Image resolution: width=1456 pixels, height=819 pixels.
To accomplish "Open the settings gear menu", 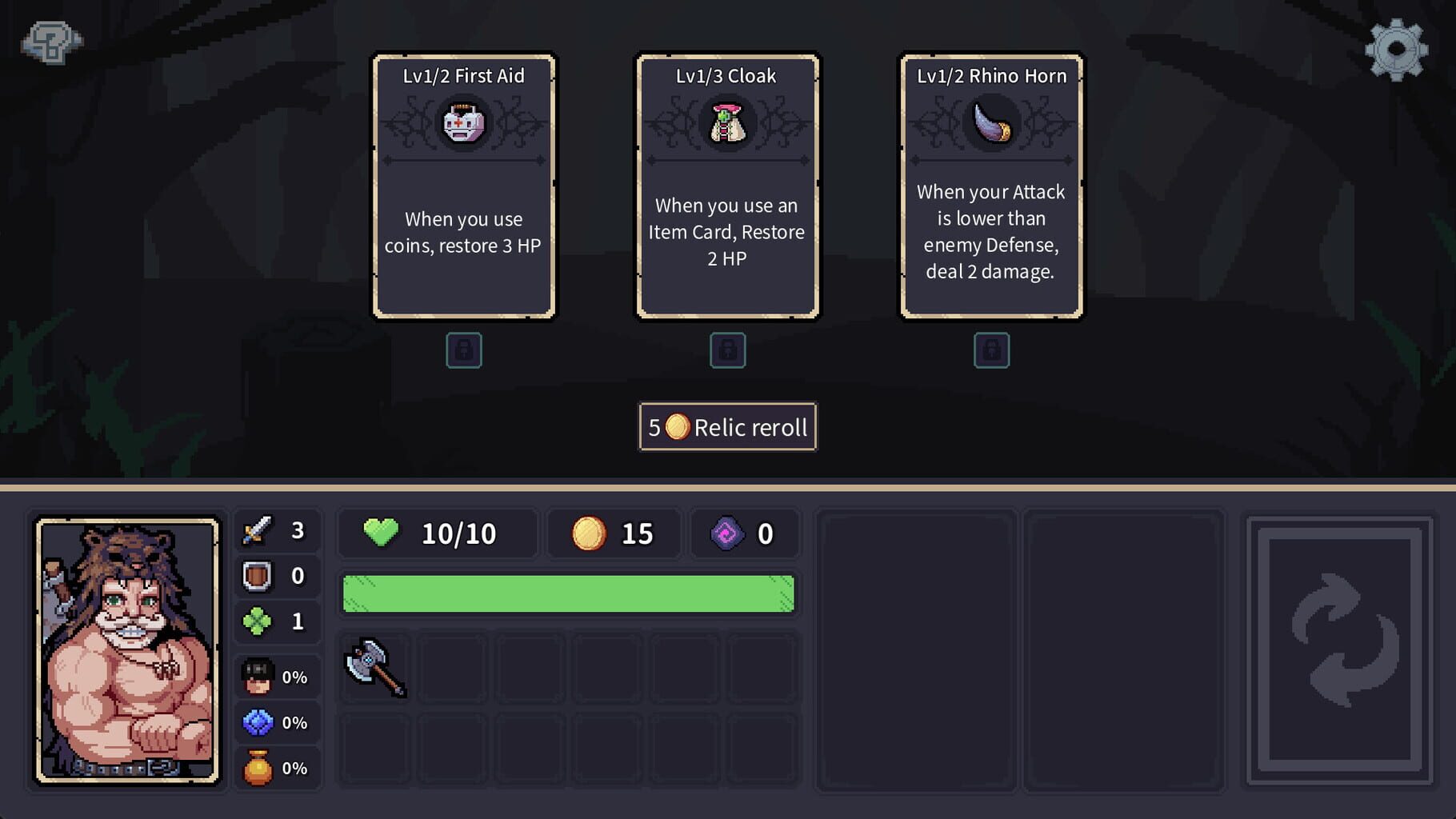I will tap(1396, 48).
